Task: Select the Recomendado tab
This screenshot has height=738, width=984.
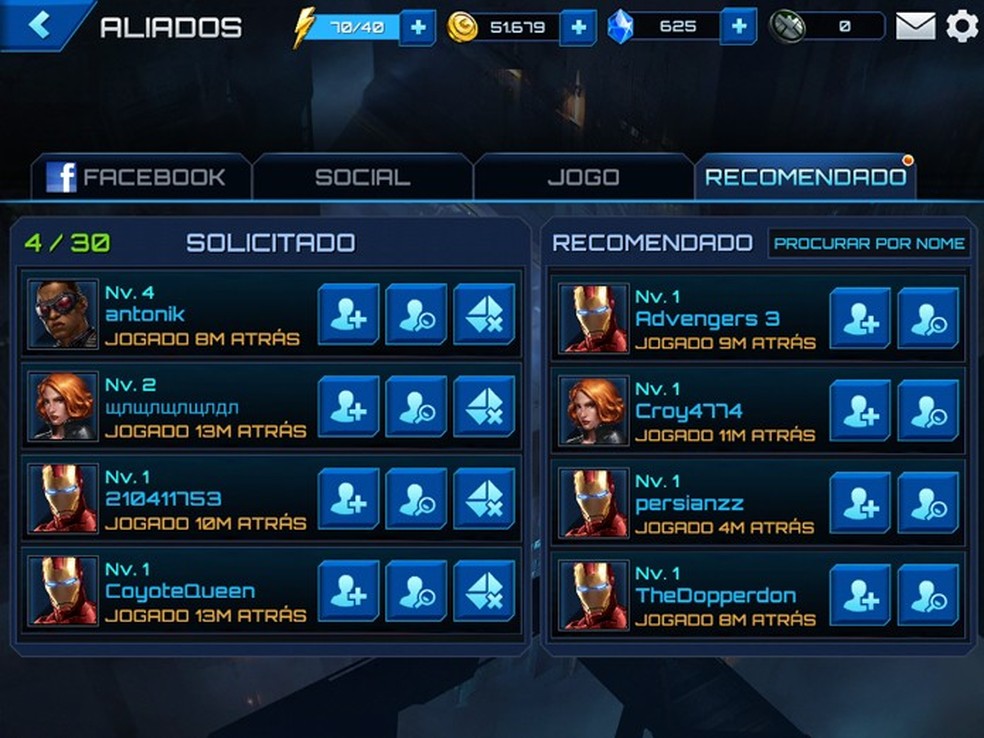Action: [805, 178]
